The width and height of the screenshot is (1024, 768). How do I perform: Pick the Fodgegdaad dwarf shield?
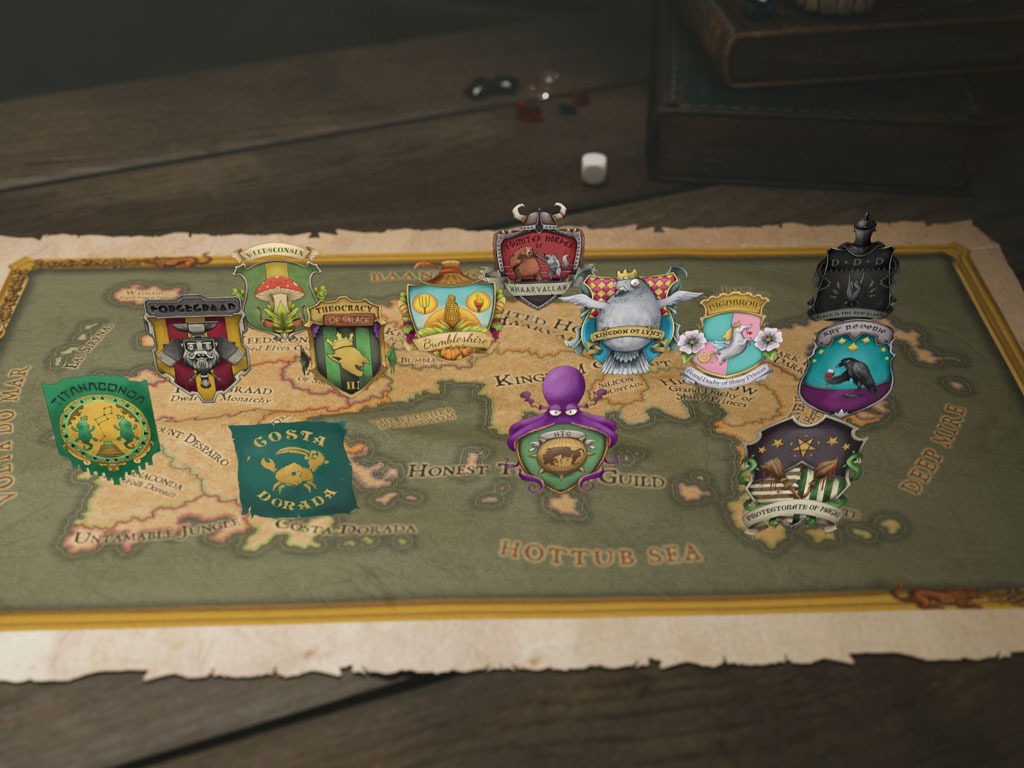(x=196, y=345)
